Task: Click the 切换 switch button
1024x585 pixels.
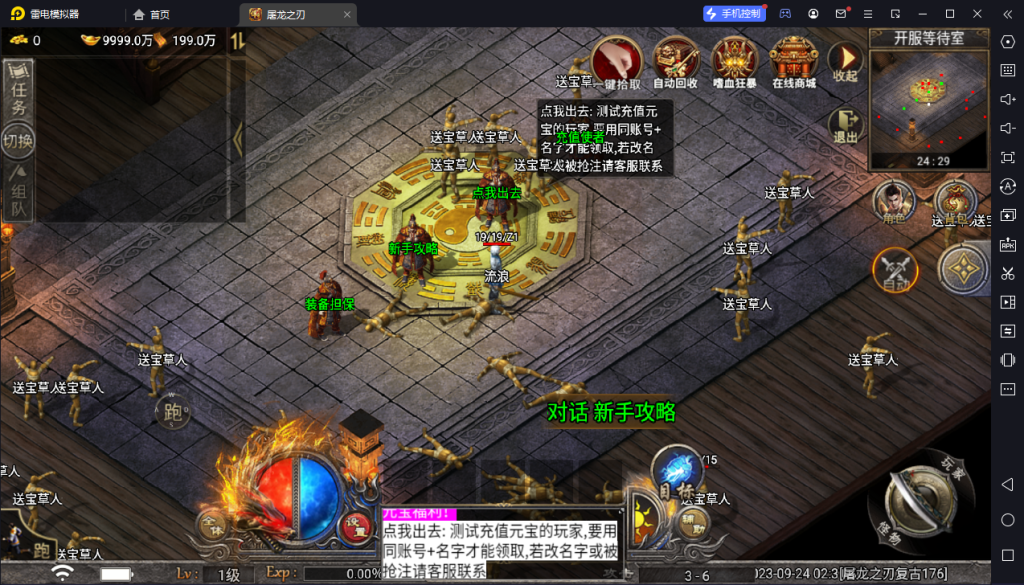Action: (x=18, y=140)
